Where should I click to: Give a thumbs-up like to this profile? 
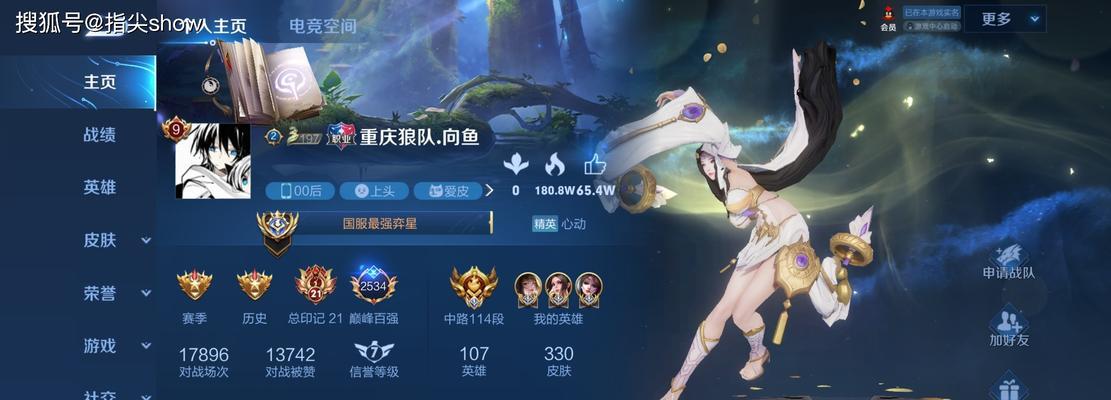595,166
